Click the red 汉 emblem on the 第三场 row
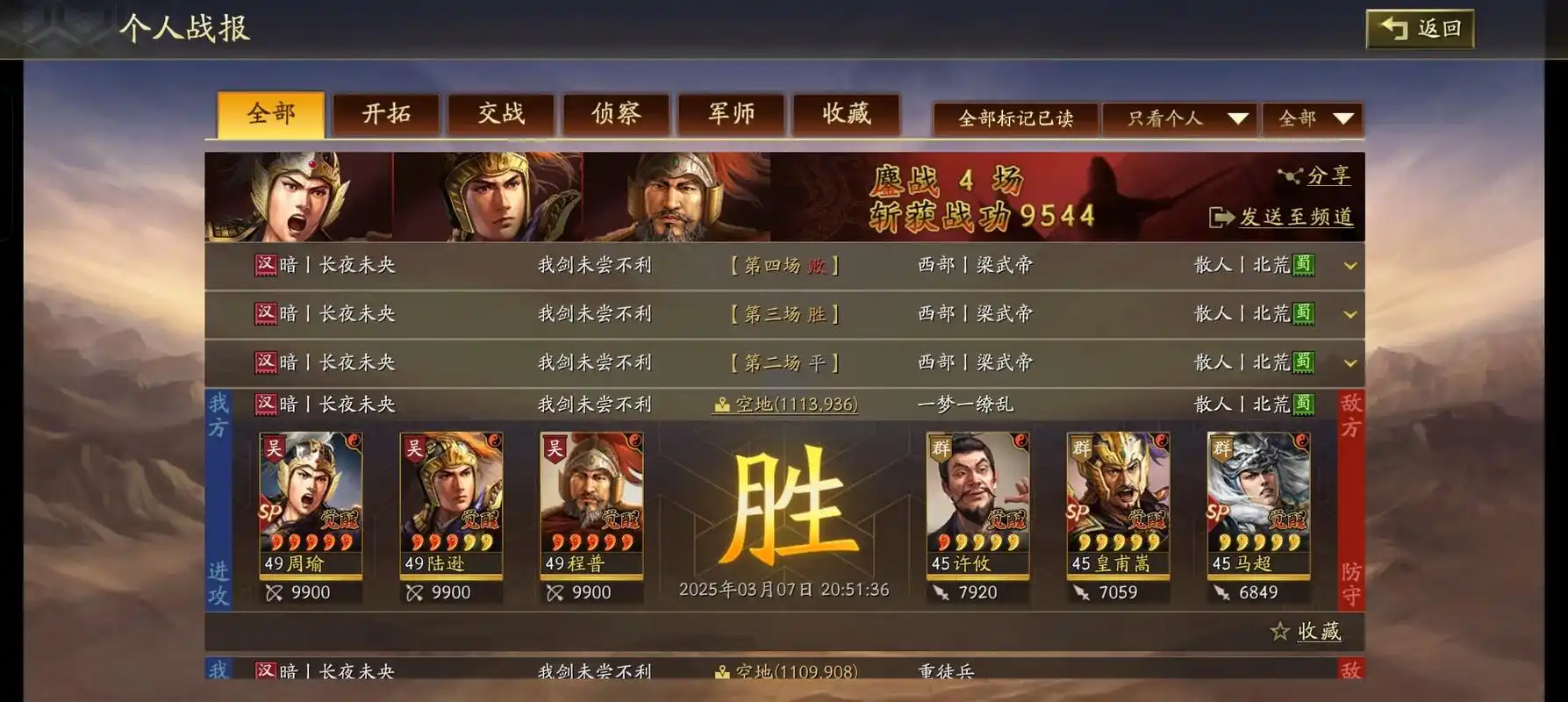The height and width of the screenshot is (702, 1568). [263, 313]
